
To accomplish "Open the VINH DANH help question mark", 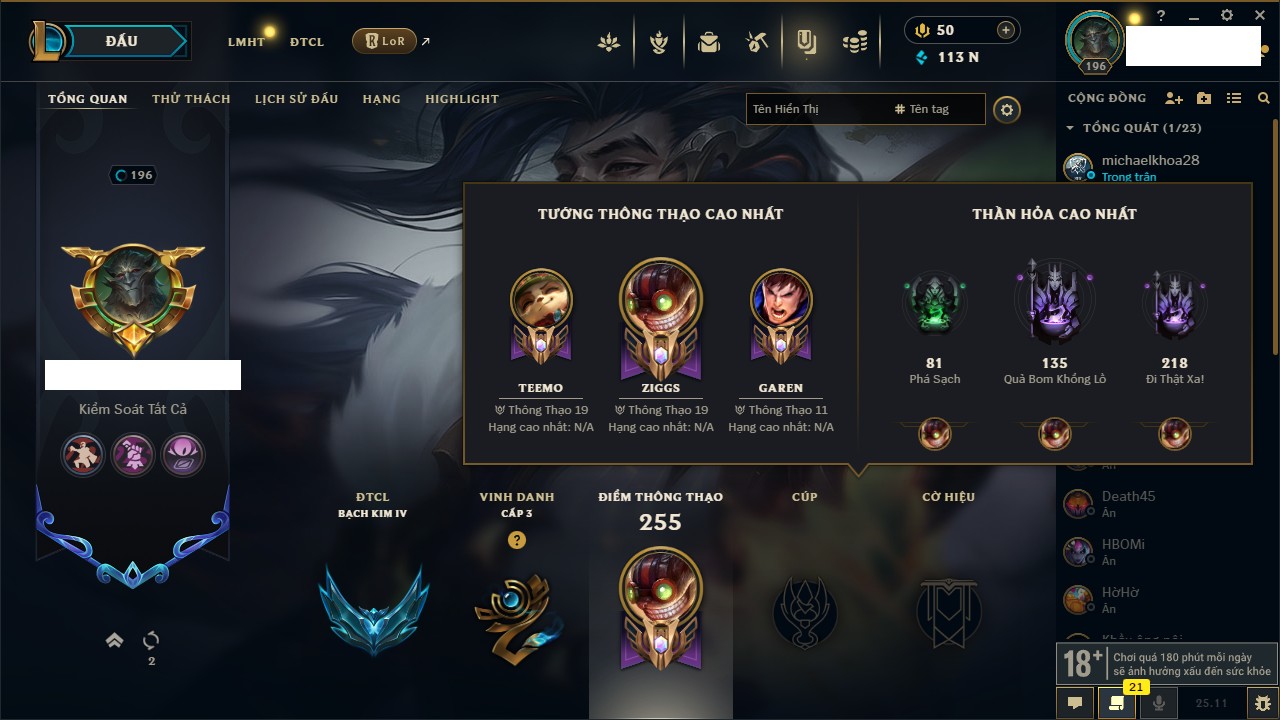I will pyautogui.click(x=516, y=540).
